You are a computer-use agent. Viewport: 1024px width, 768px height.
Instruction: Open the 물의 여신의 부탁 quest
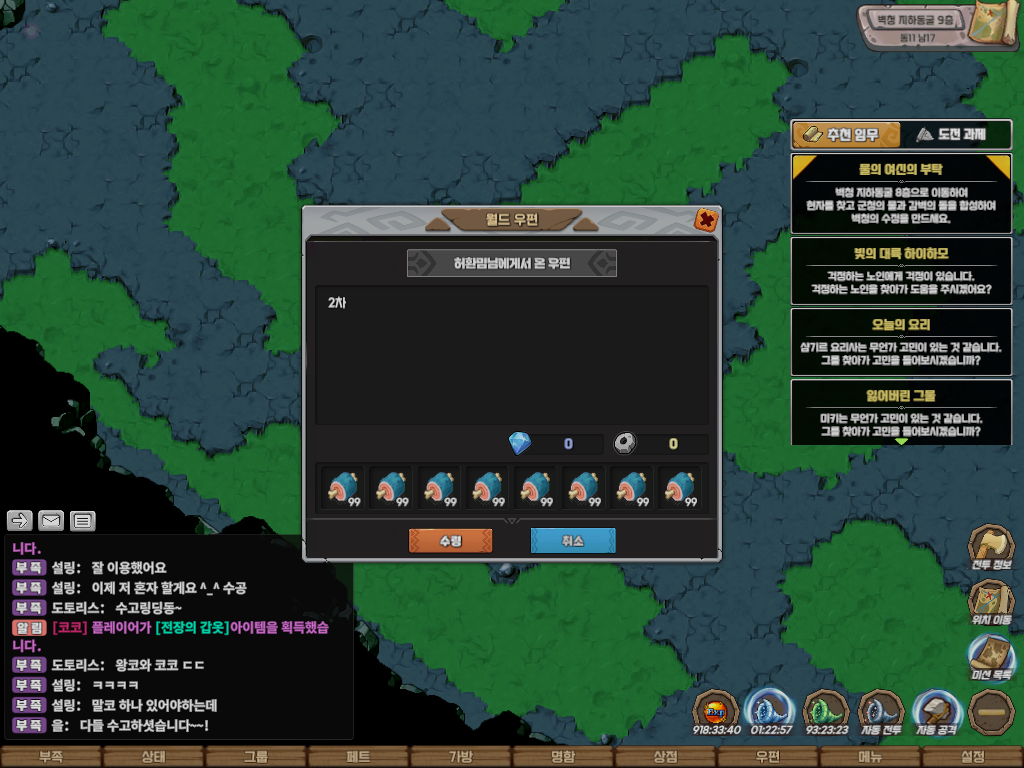(x=901, y=191)
